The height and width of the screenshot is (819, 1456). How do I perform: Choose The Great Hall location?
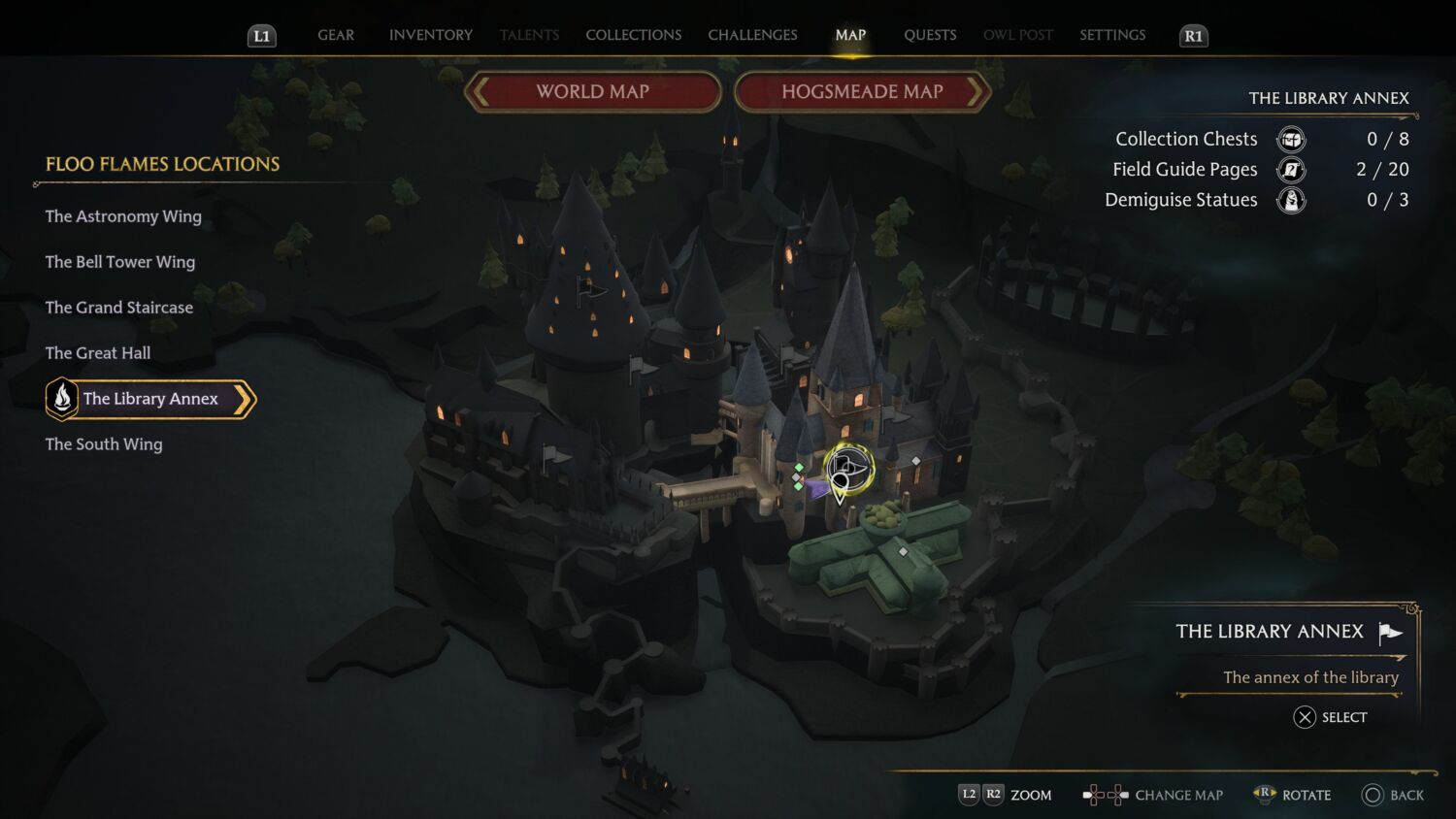coord(98,353)
